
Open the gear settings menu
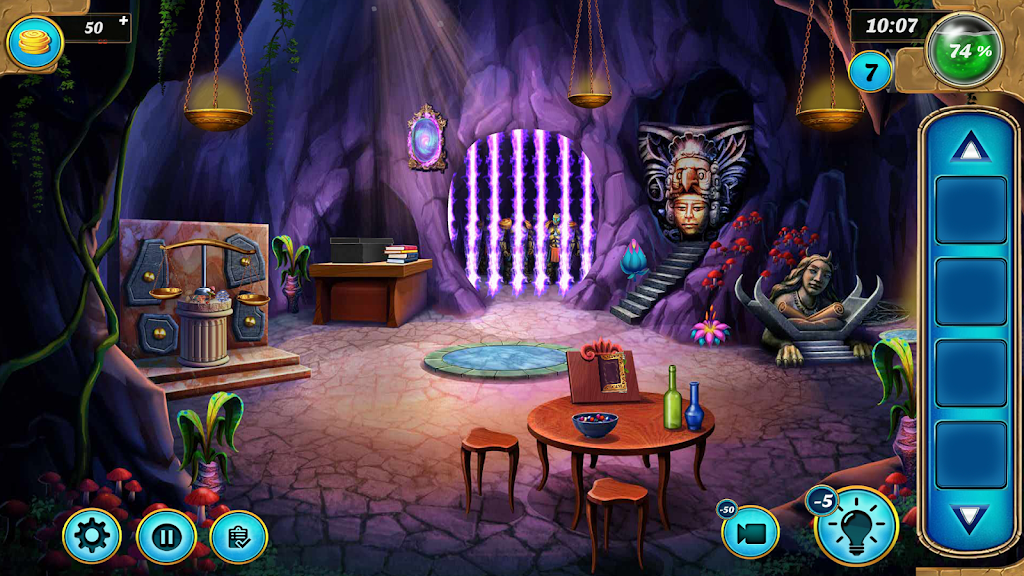92,537
